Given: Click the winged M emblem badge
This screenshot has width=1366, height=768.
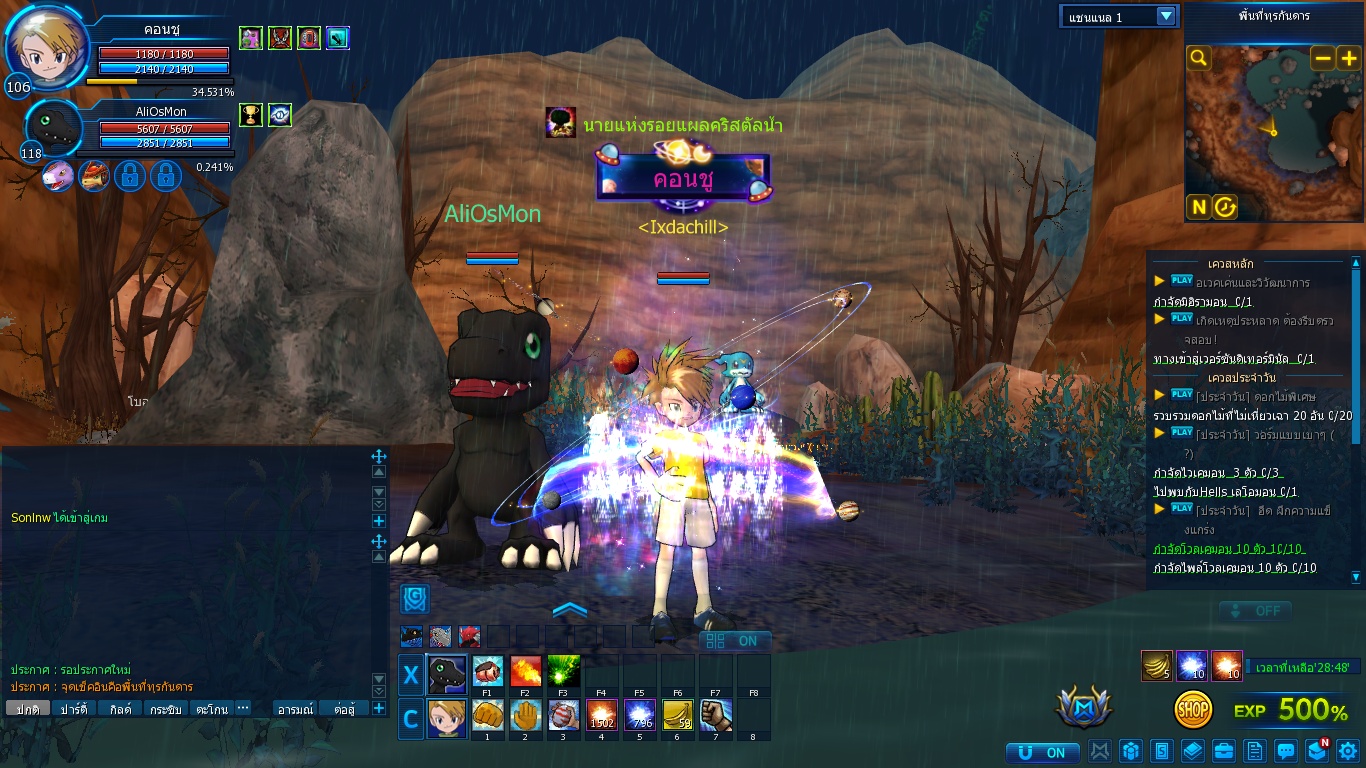Looking at the screenshot, I should click(1084, 707).
